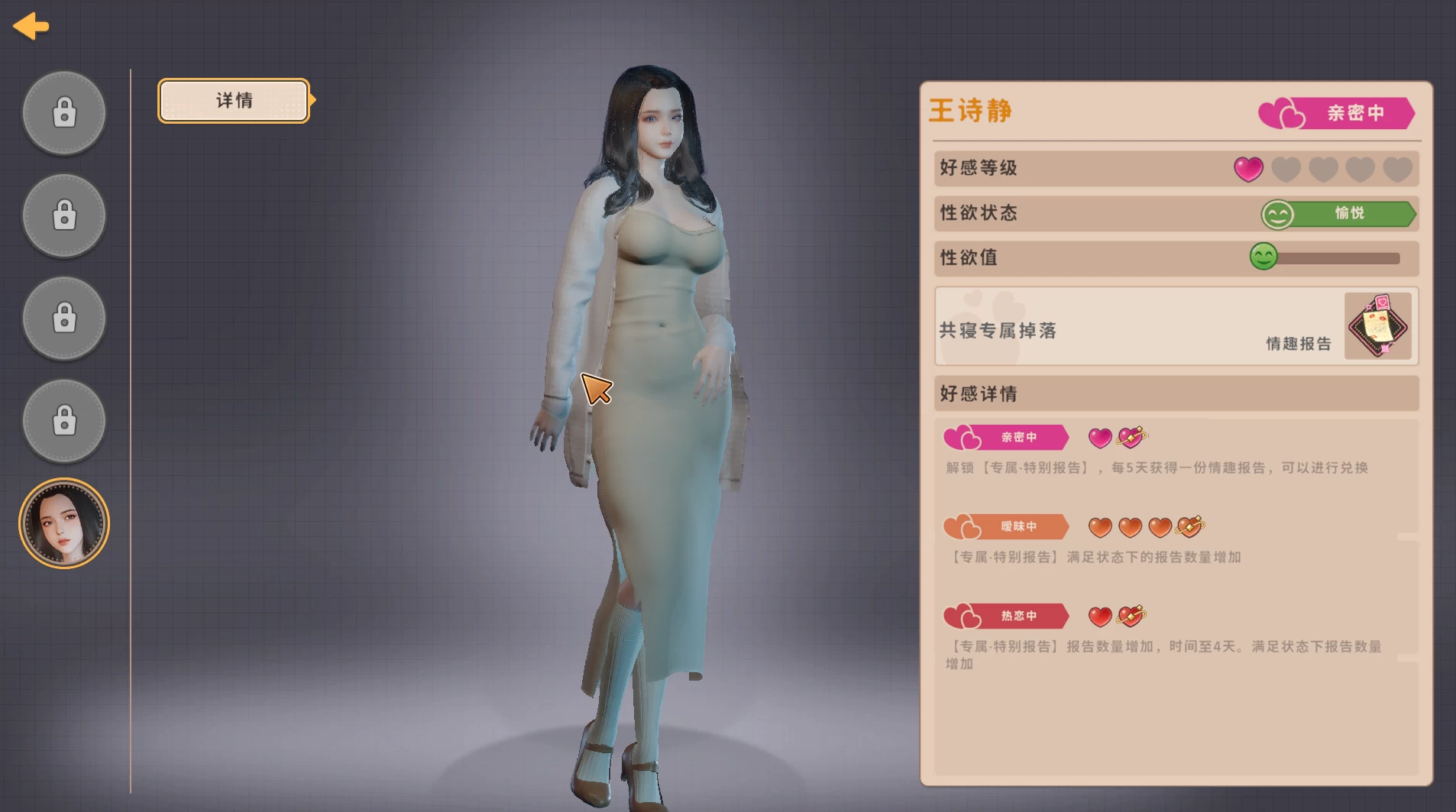Click the fourth locked character slot

[64, 421]
